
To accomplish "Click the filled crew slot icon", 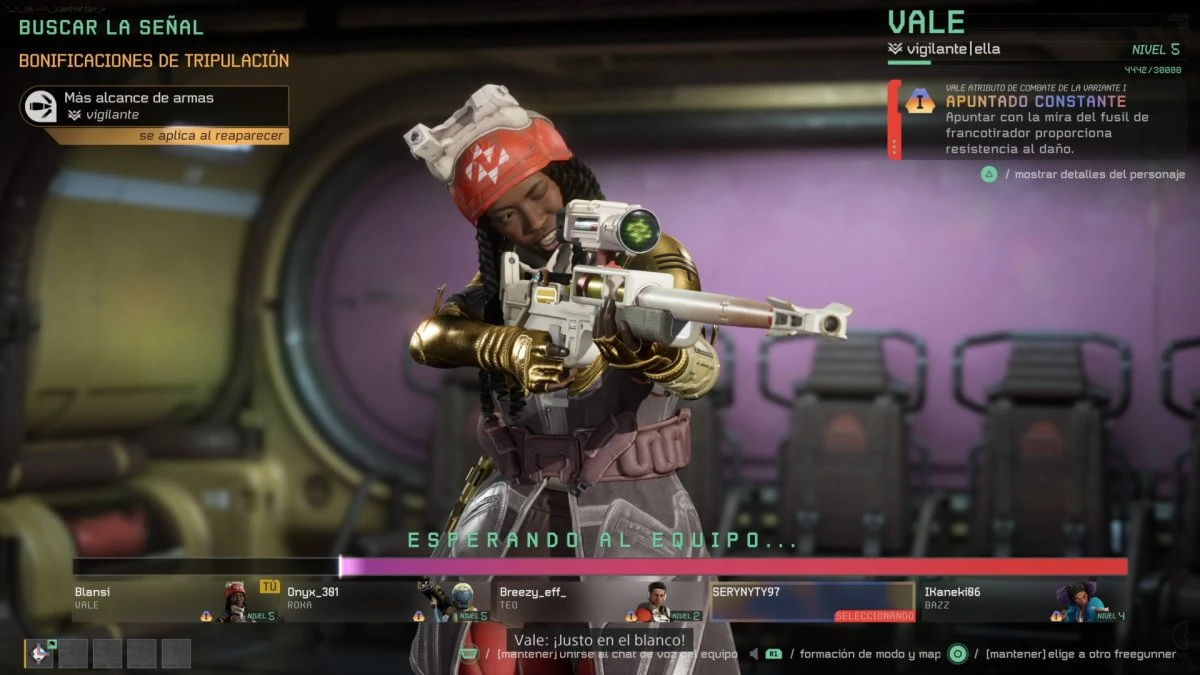I will [40, 653].
